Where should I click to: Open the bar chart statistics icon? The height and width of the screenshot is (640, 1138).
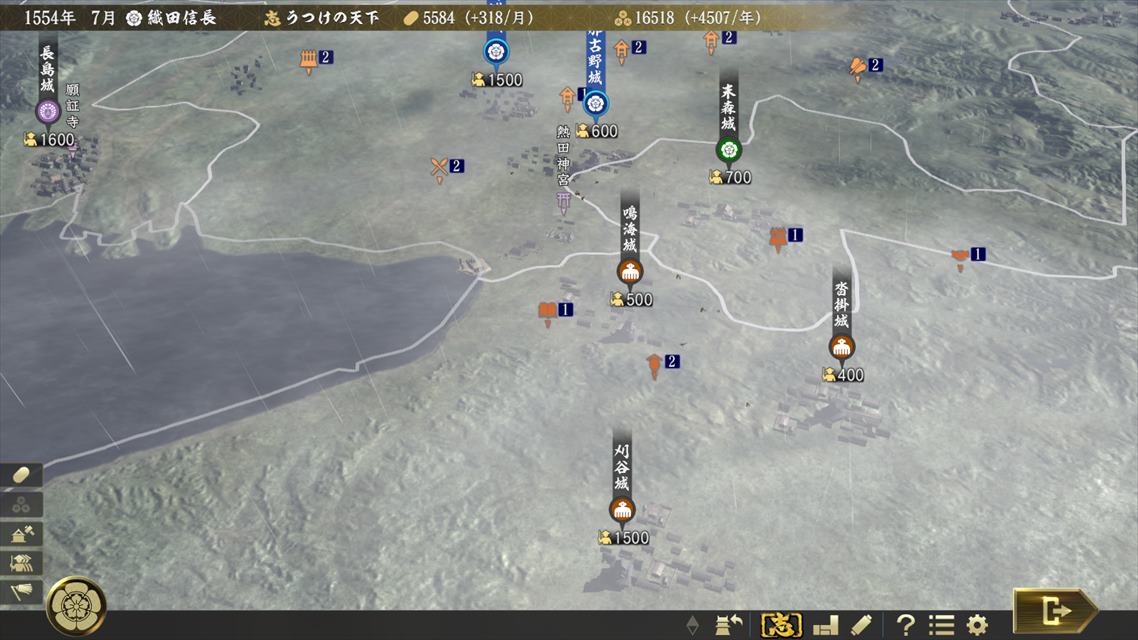(x=826, y=625)
